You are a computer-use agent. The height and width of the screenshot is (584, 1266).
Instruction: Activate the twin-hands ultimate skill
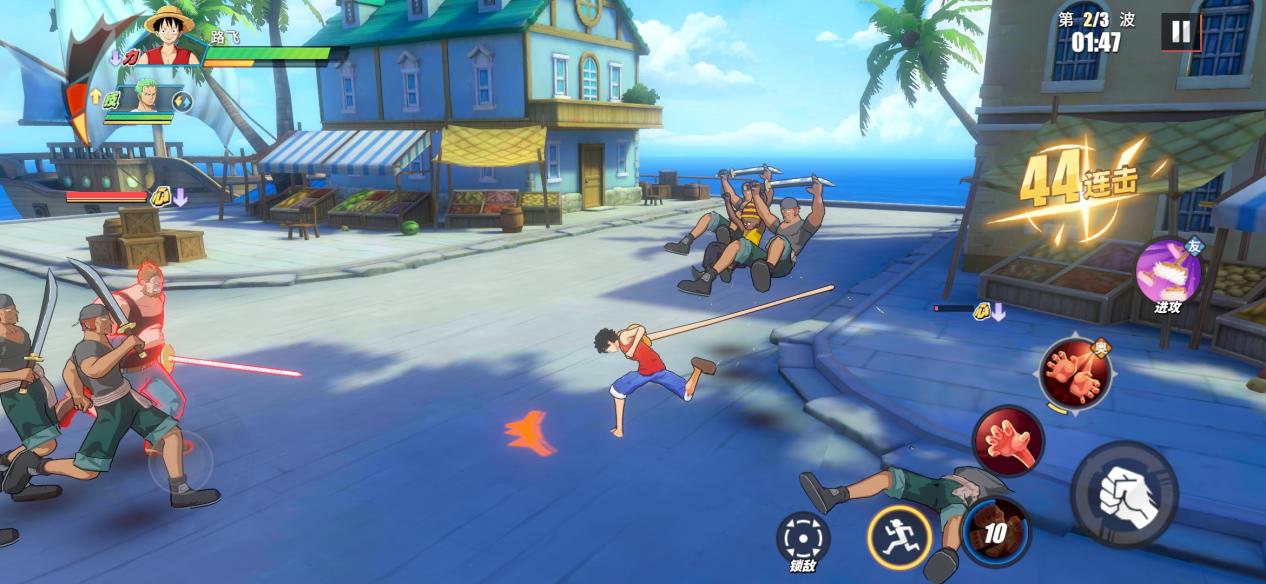pyautogui.click(x=1075, y=373)
